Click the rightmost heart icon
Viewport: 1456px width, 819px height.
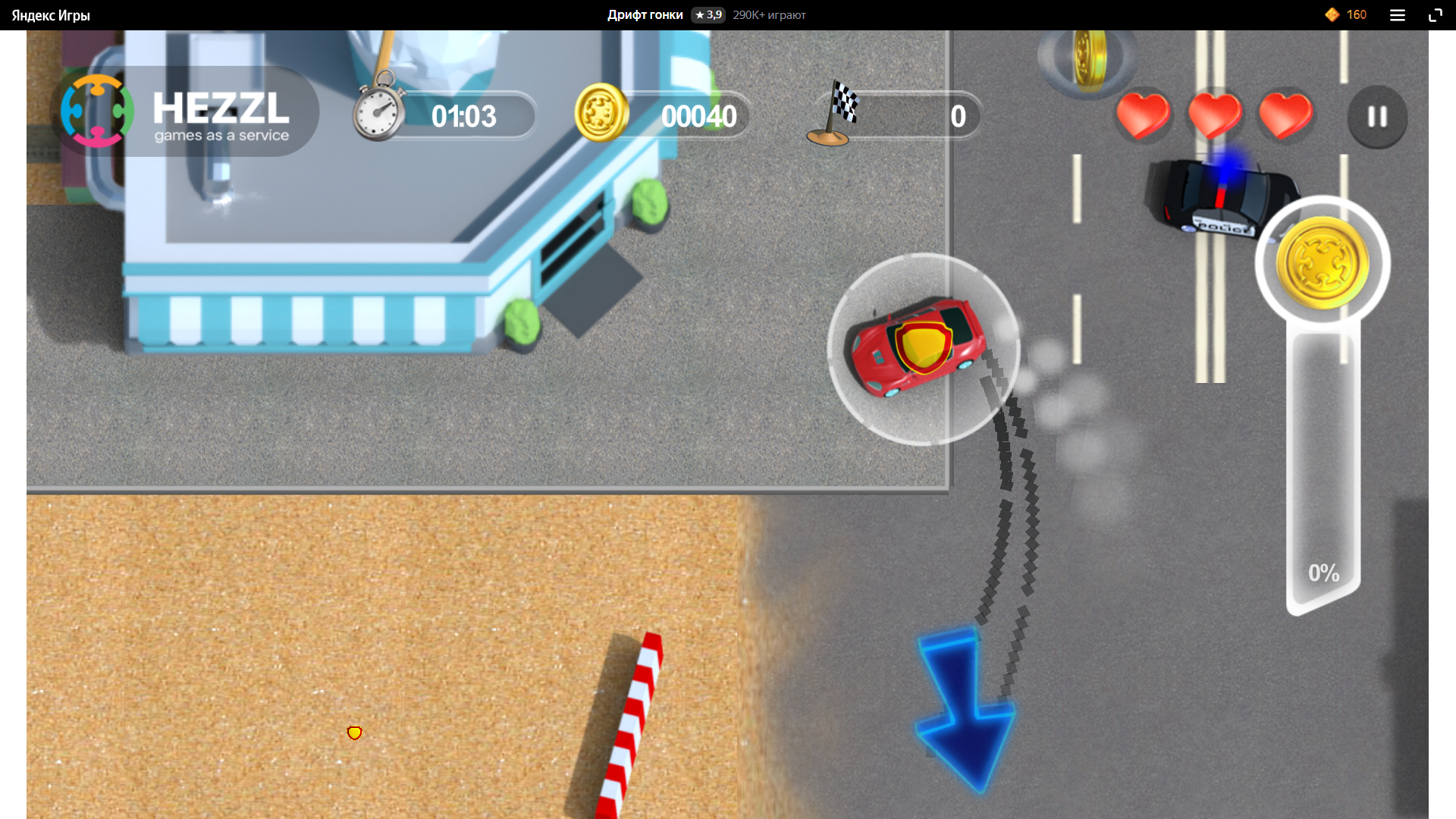(1285, 116)
